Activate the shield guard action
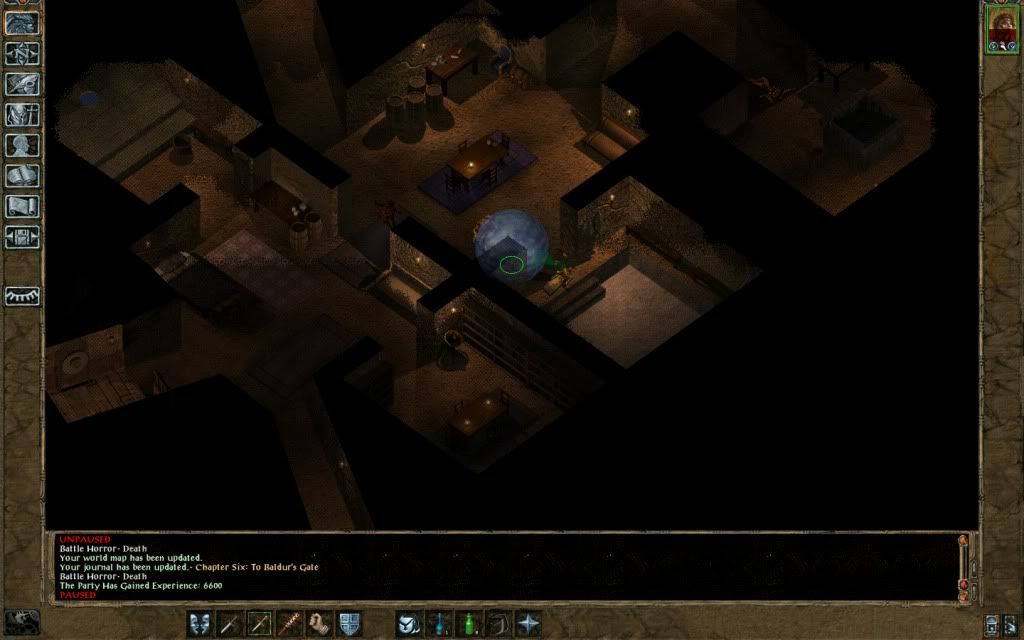 [x=350, y=623]
